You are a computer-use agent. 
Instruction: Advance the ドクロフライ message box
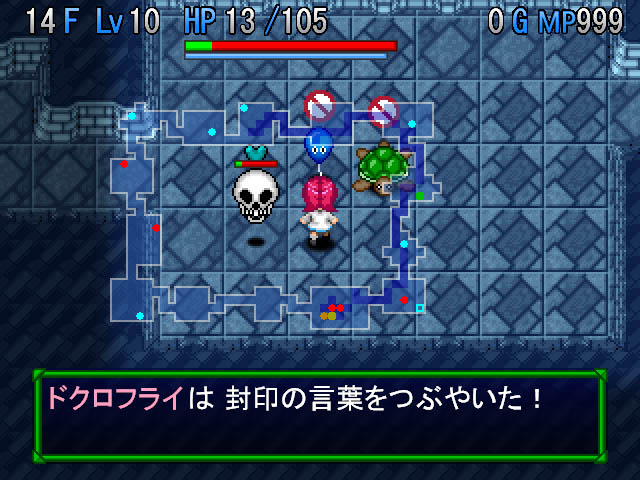(320, 414)
